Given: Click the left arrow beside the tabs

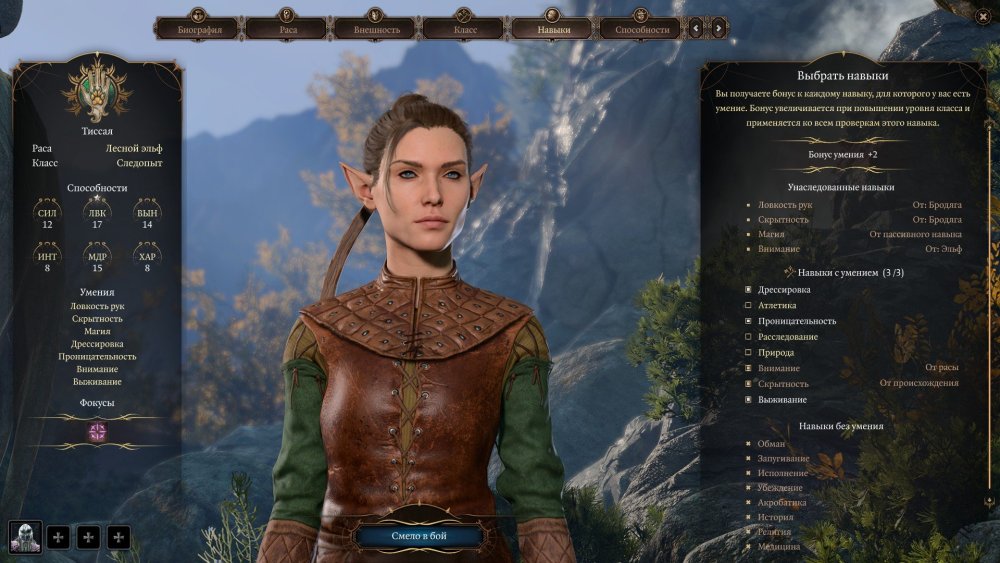Looking at the screenshot, I should pos(697,29).
